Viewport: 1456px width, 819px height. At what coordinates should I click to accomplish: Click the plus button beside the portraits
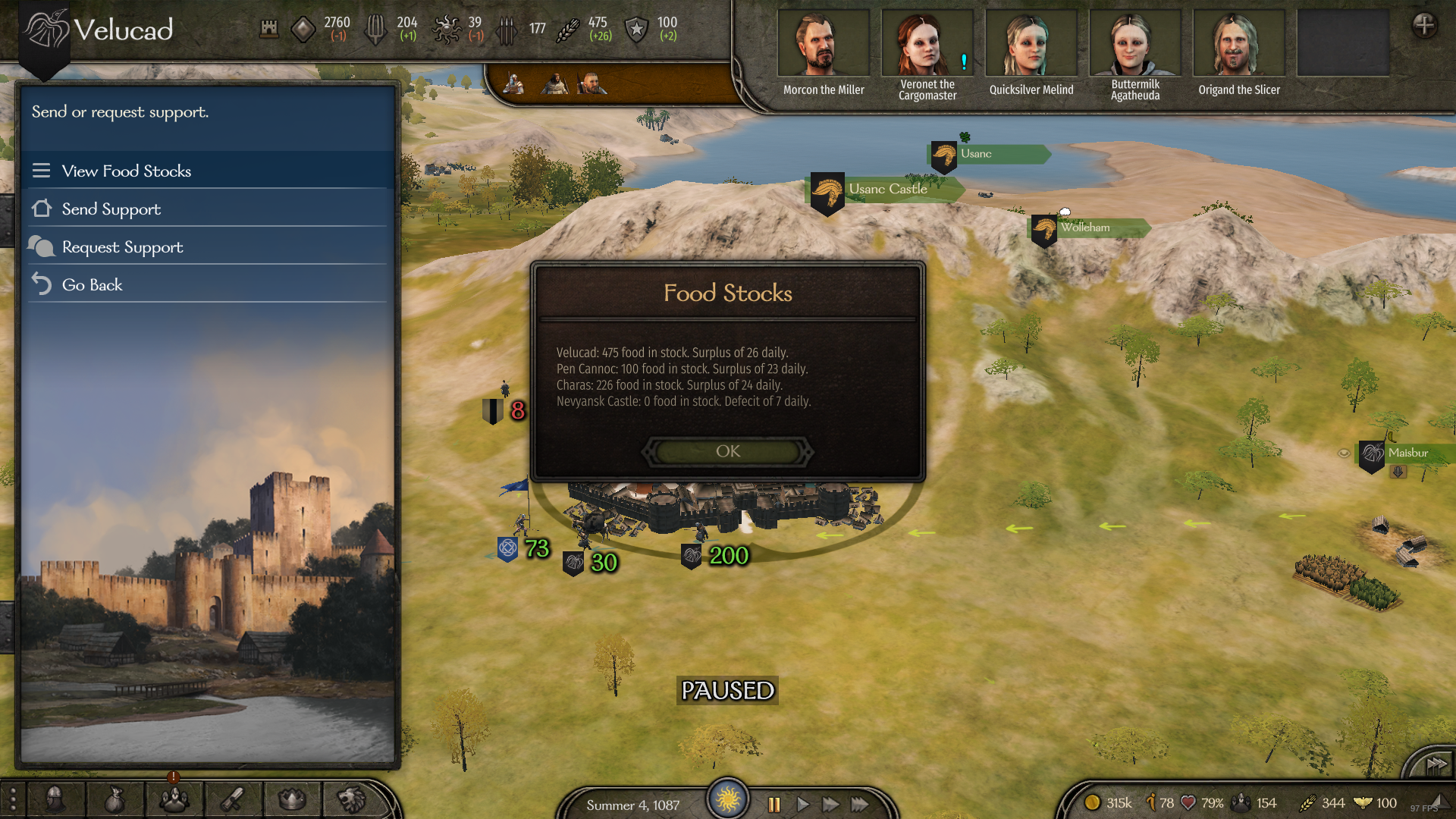tap(1423, 25)
